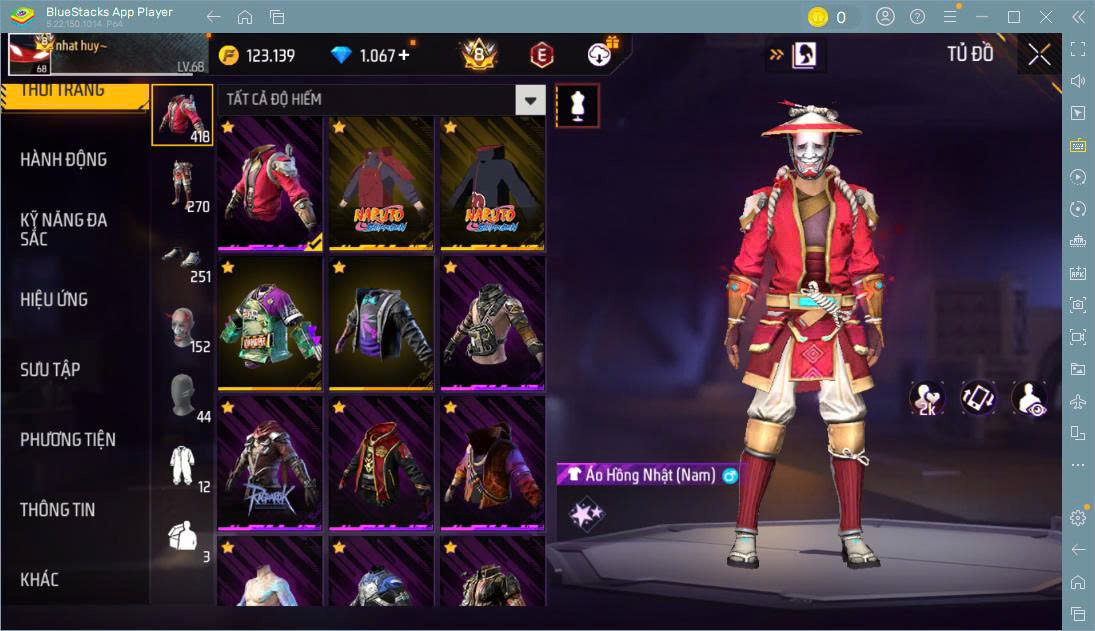This screenshot has width=1095, height=631.
Task: Click the gold coin balance 123.139
Action: [x=258, y=56]
